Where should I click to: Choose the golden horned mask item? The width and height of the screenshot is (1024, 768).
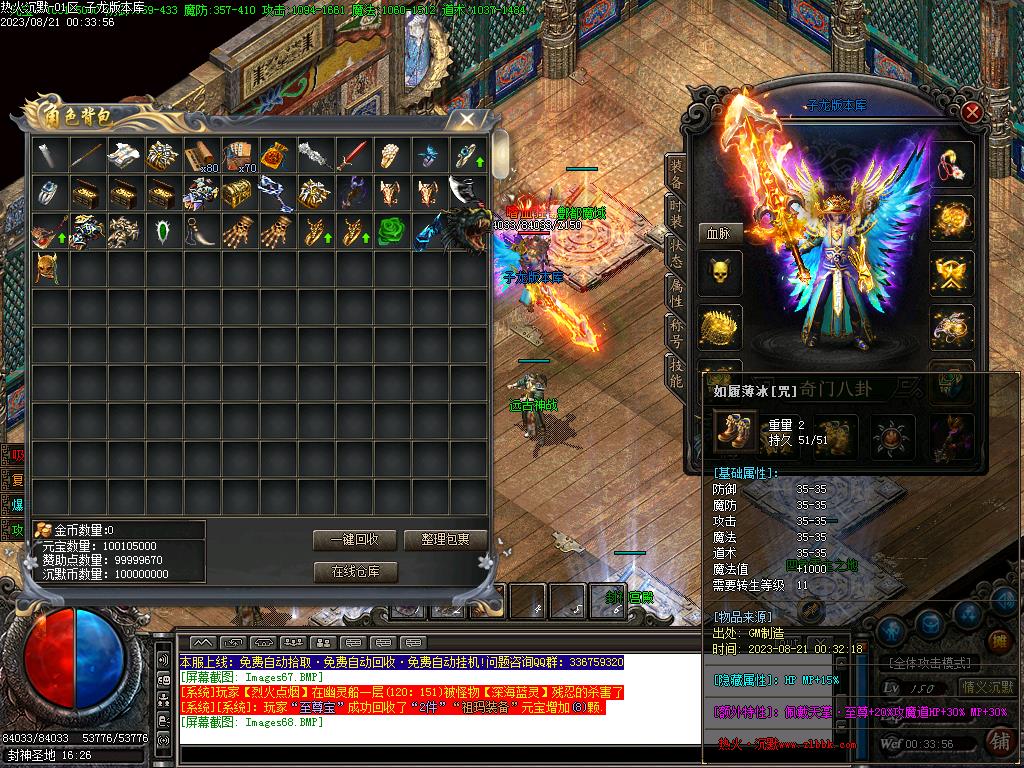(x=48, y=268)
